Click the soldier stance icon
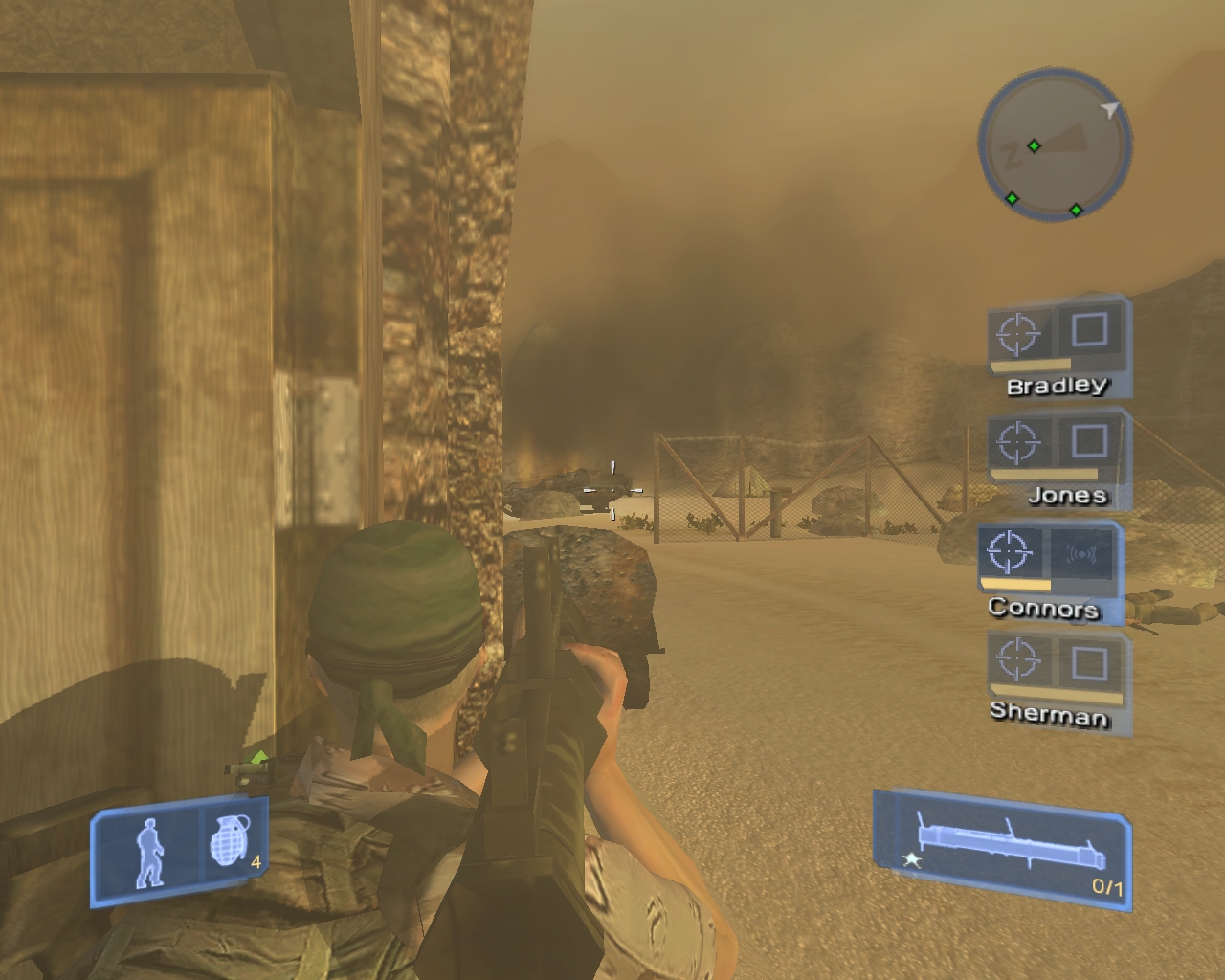1225x980 pixels. pyautogui.click(x=148, y=852)
